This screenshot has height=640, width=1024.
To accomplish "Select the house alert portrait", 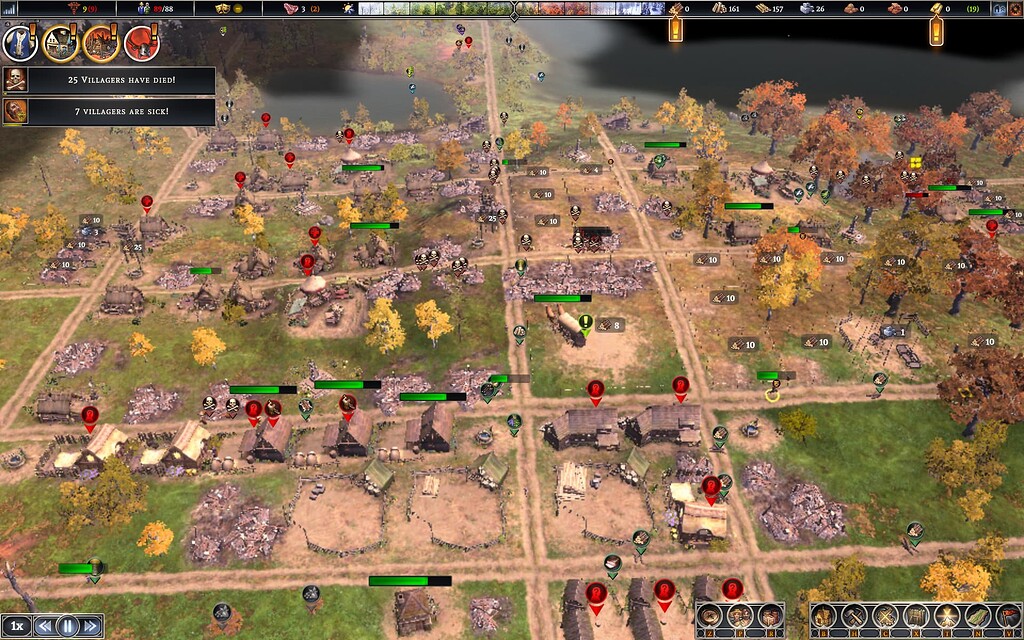I will coord(60,43).
